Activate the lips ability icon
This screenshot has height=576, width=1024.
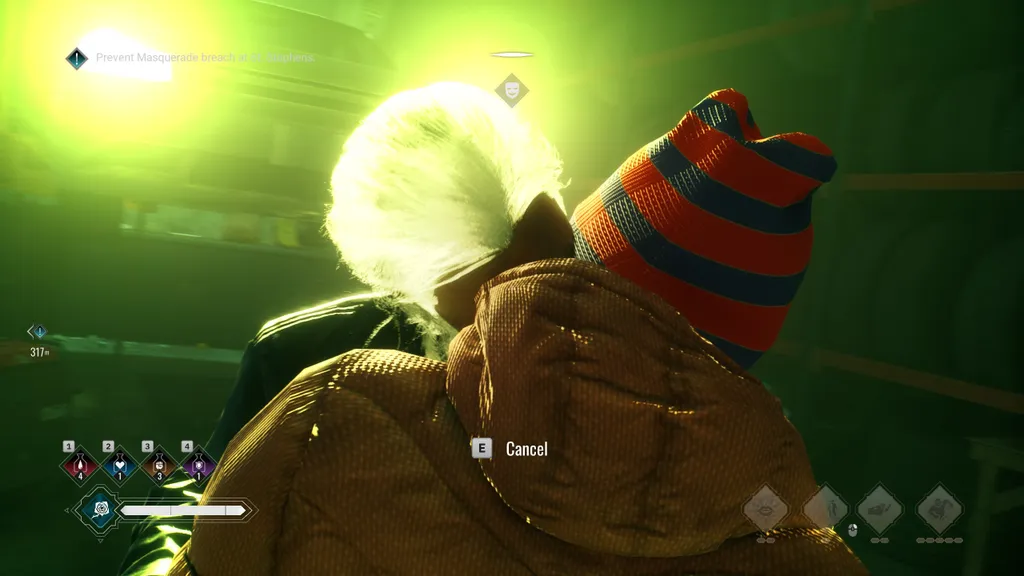766,508
